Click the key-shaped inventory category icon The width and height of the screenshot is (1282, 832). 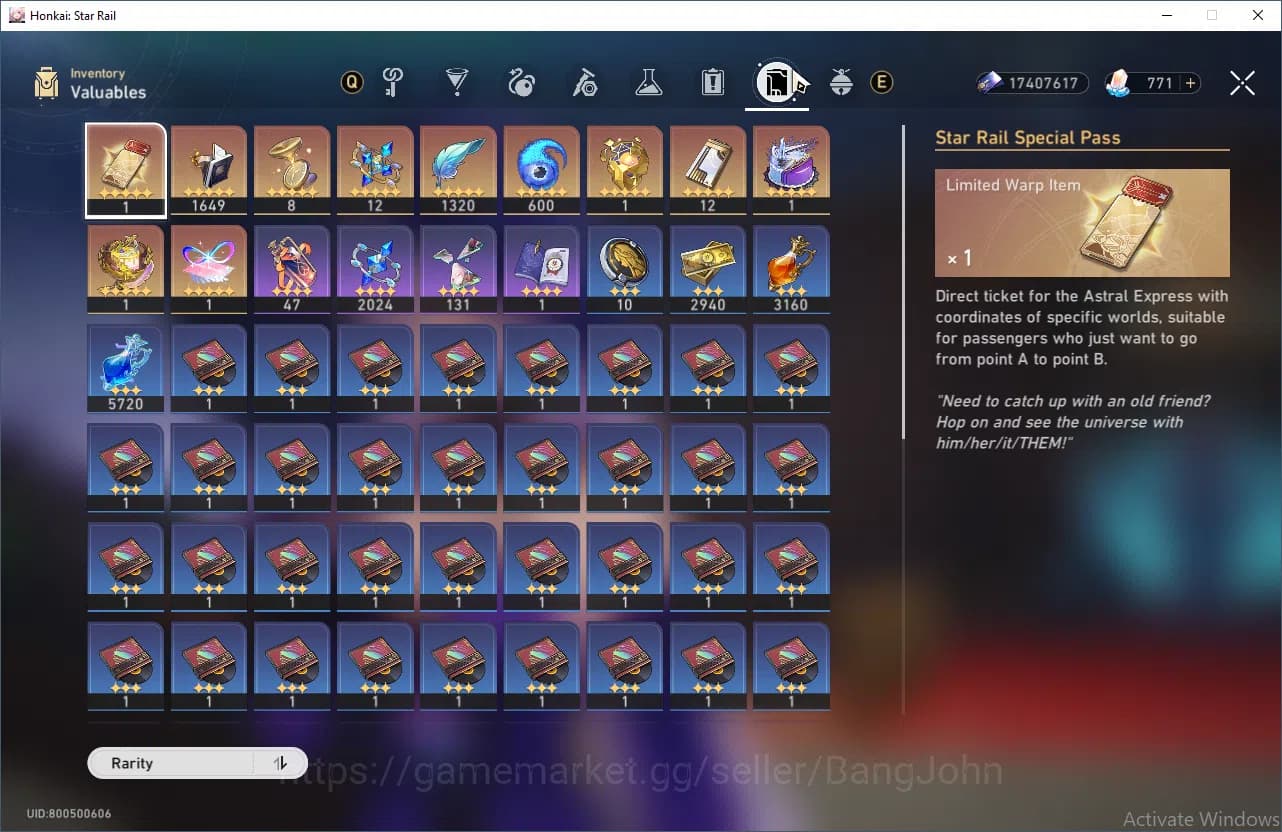393,83
